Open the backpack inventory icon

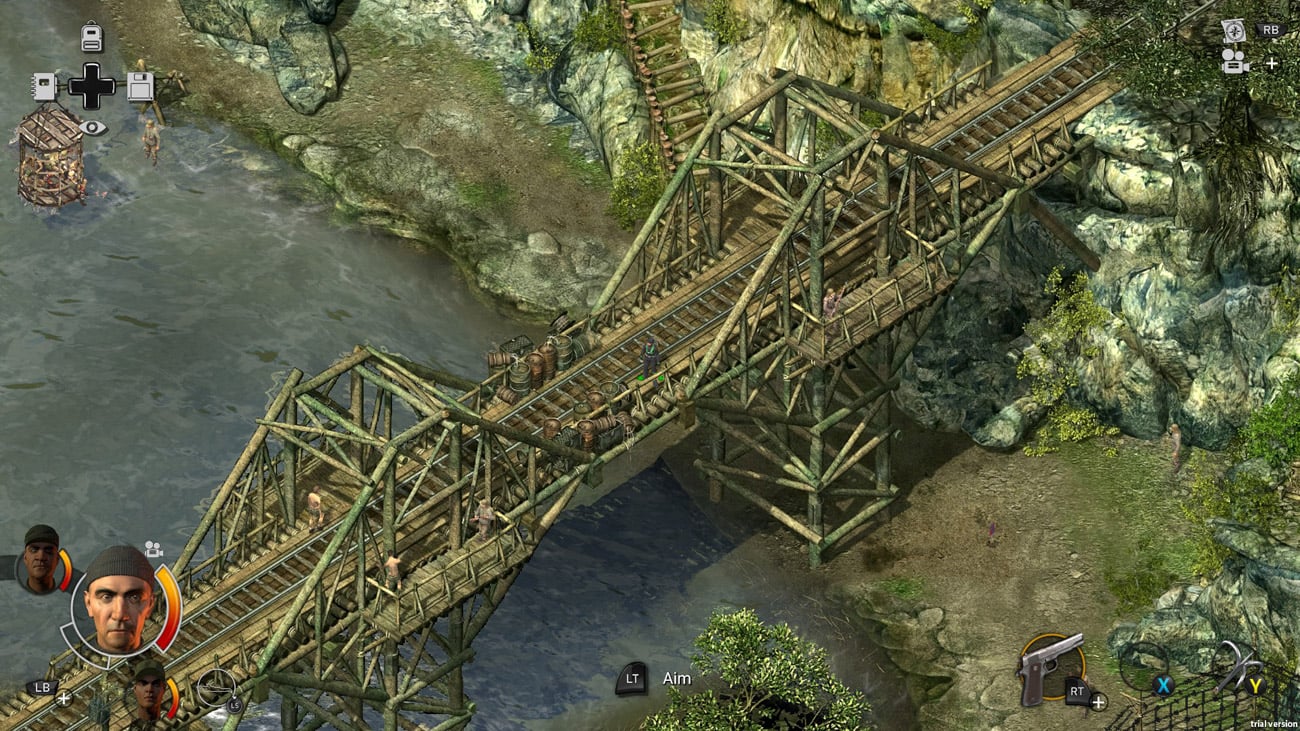(91, 36)
